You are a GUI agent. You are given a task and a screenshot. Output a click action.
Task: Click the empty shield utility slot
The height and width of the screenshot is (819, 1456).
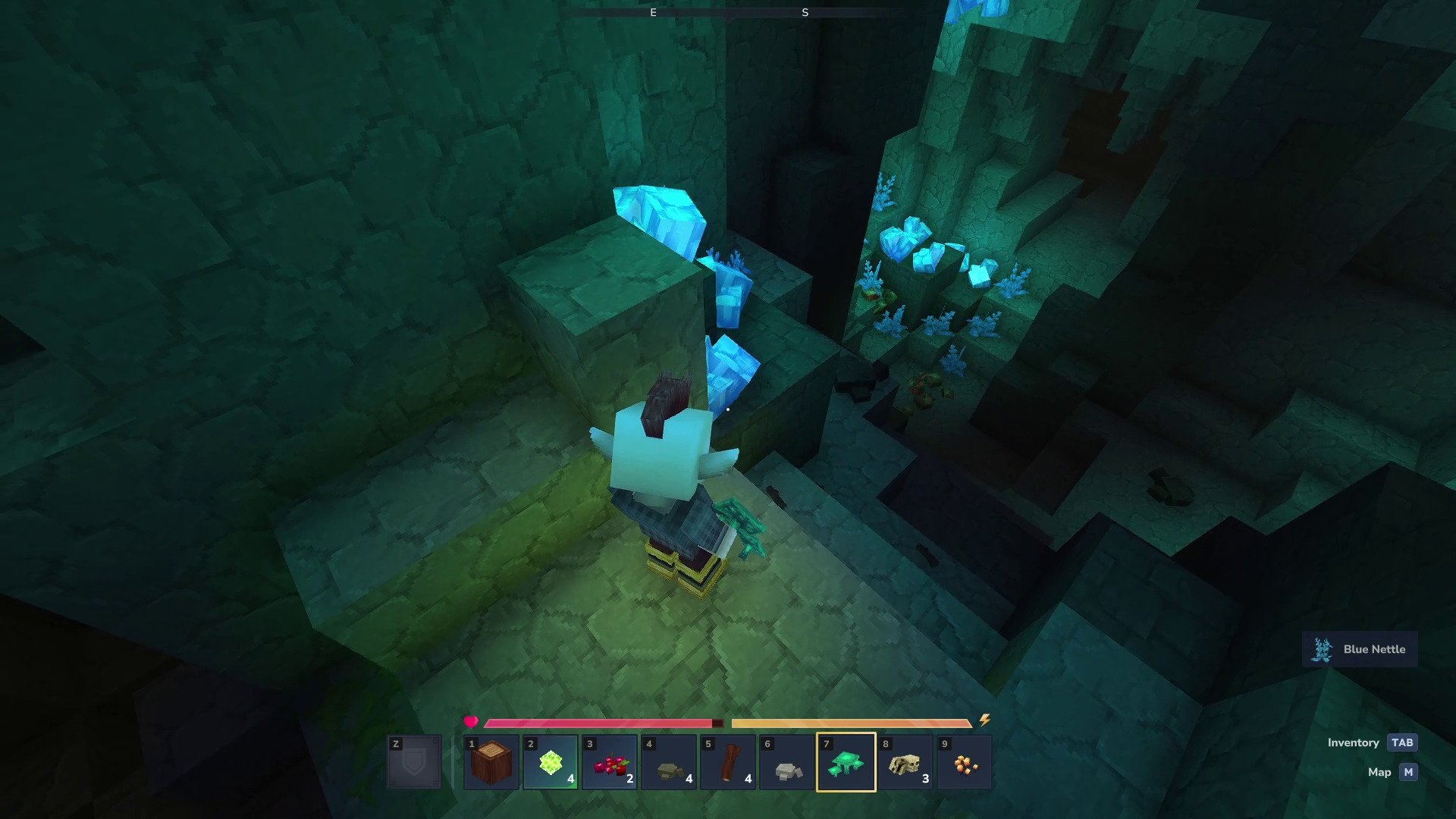click(414, 762)
